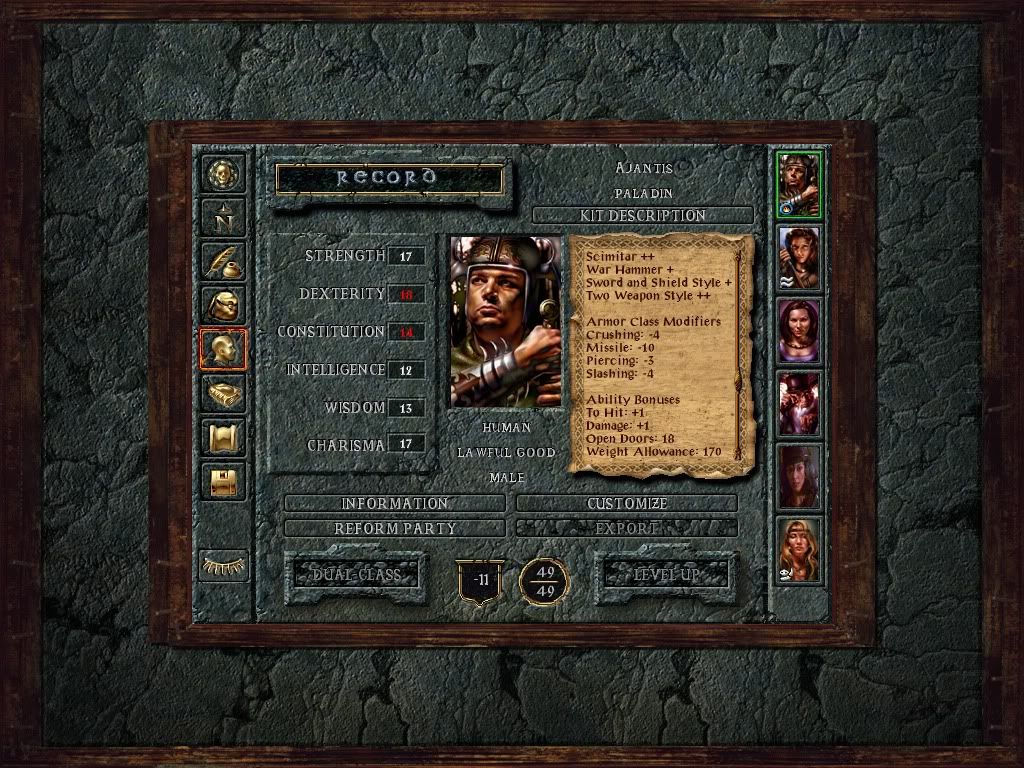Select the highlighted character record icon

coord(223,349)
